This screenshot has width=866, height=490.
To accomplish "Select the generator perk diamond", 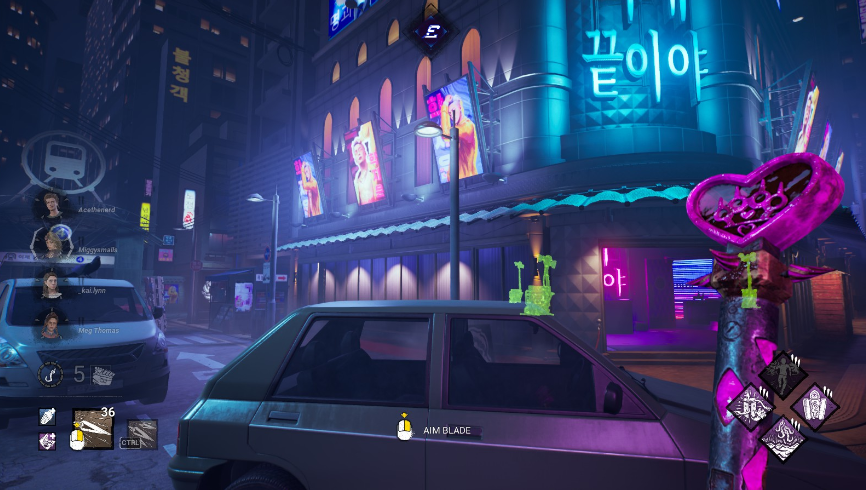I will coord(749,406).
